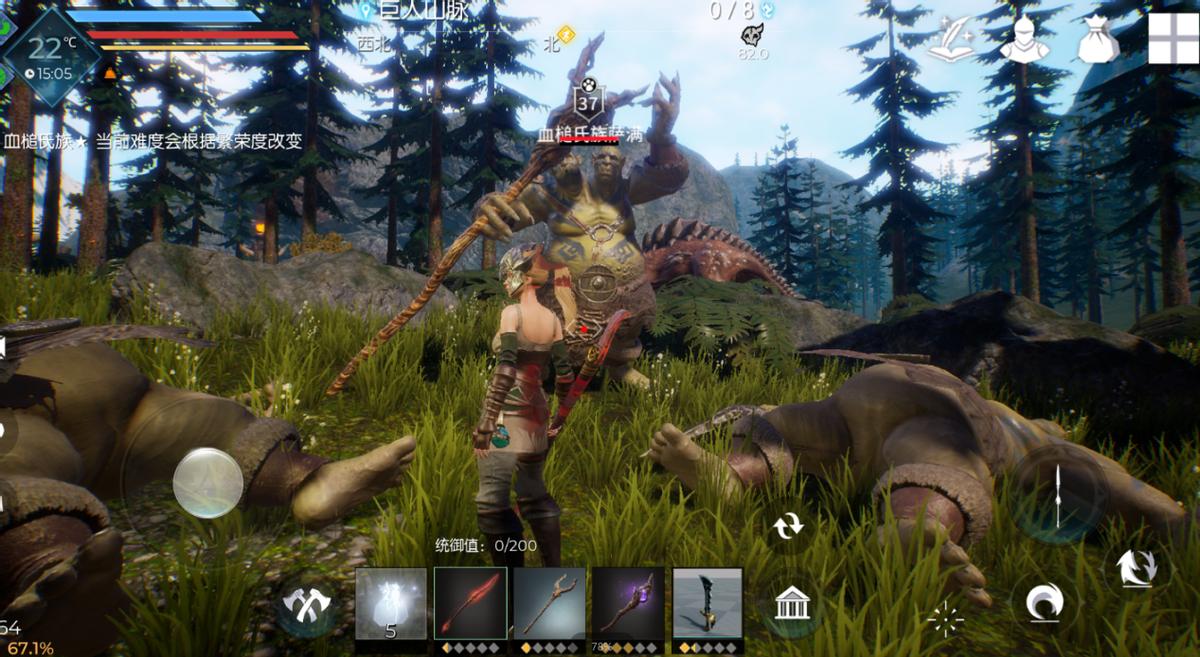Tap the circular swap arrows button
The width and height of the screenshot is (1200, 657).
point(788,525)
